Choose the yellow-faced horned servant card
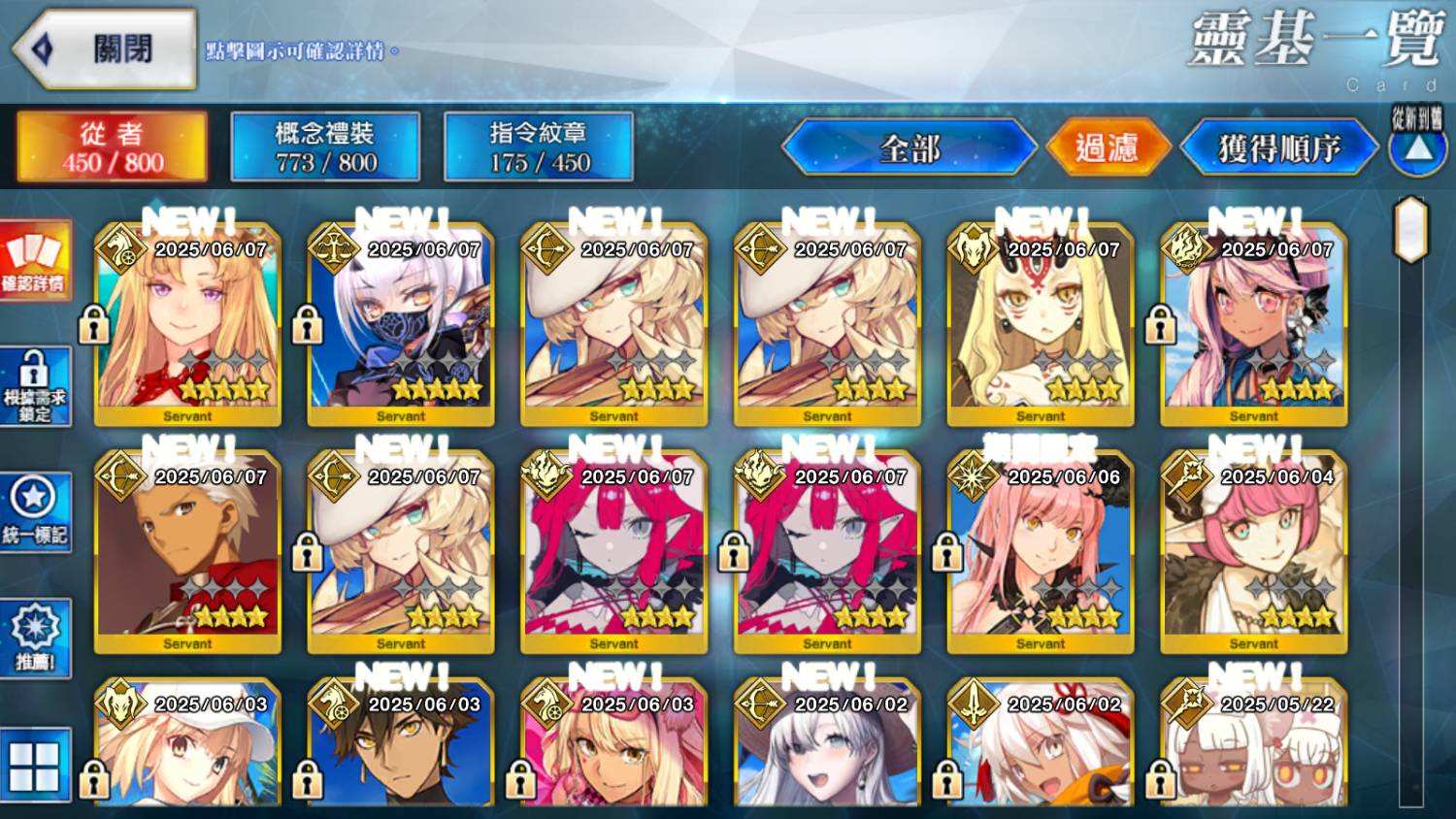Image resolution: width=1456 pixels, height=819 pixels. [x=1041, y=325]
